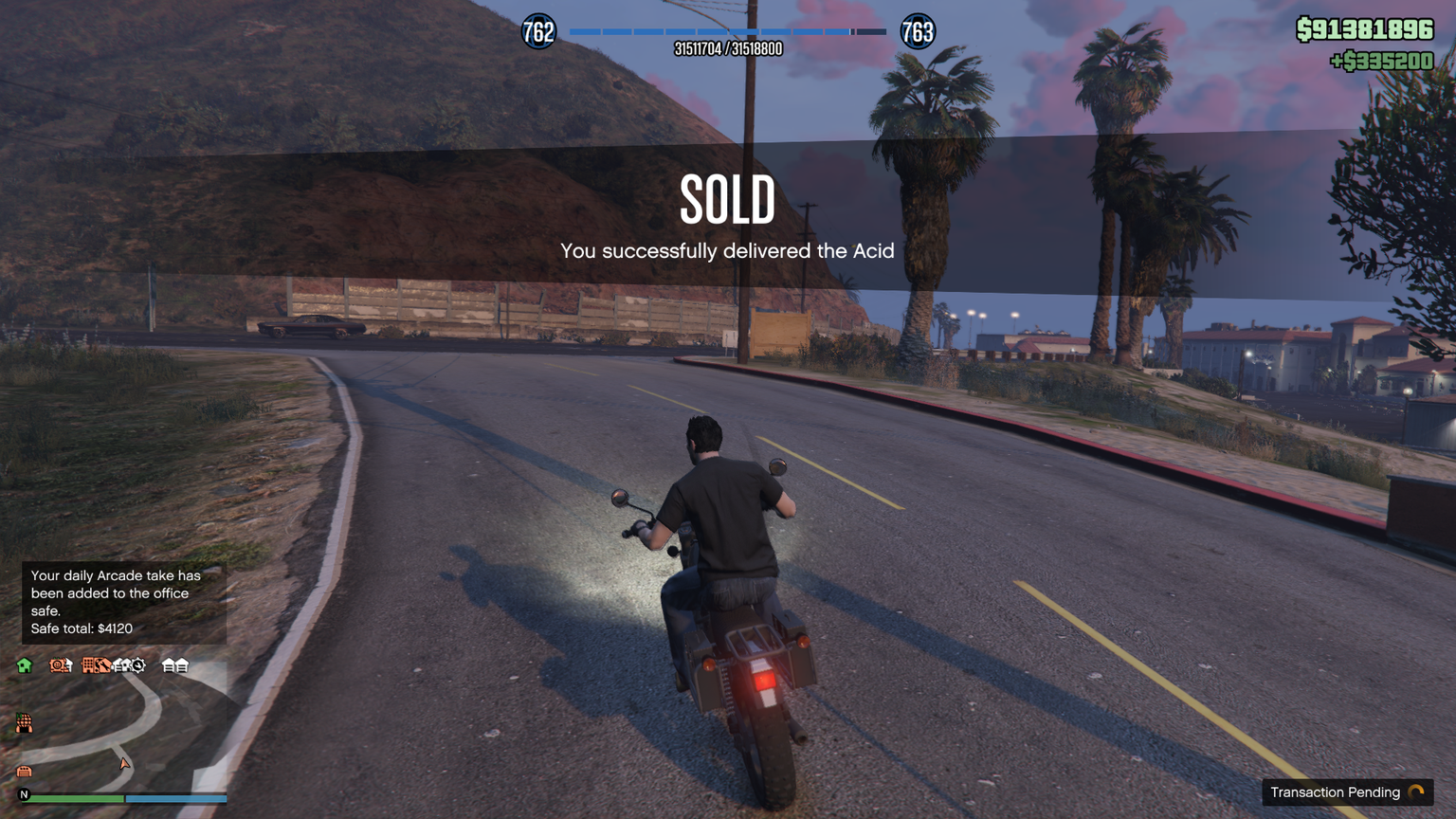Click the rank 762 badge
1456x819 pixels.
pyautogui.click(x=538, y=32)
